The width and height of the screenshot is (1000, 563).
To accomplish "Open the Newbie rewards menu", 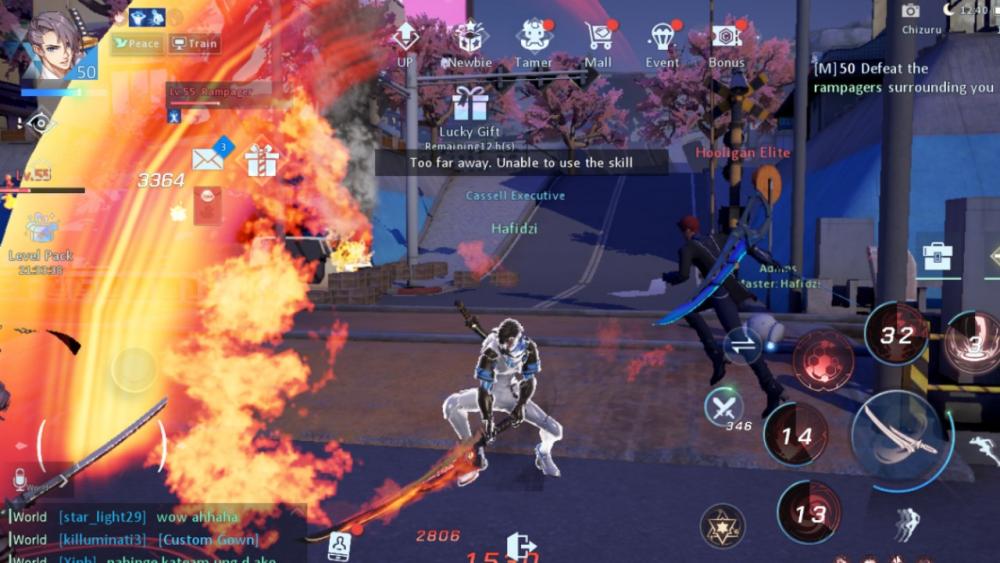I will (469, 39).
